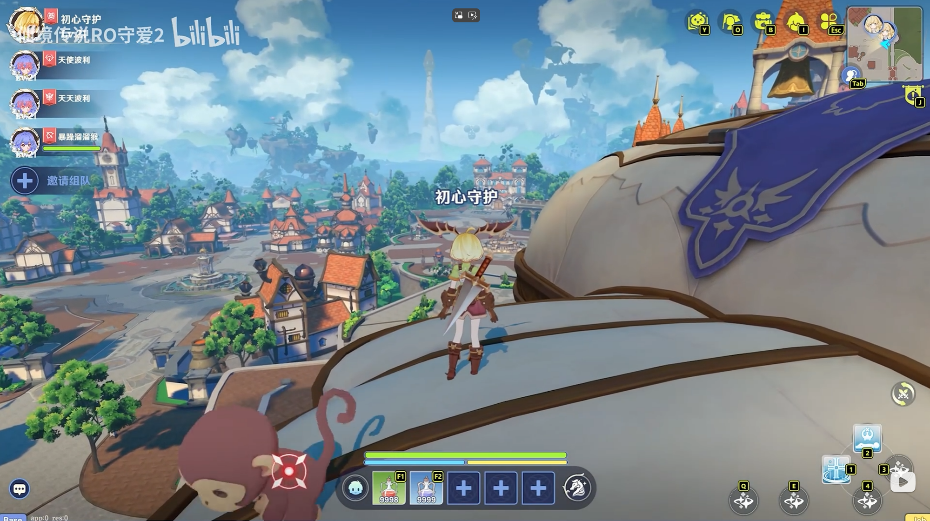Open the four-leaf clover main menu

click(829, 21)
